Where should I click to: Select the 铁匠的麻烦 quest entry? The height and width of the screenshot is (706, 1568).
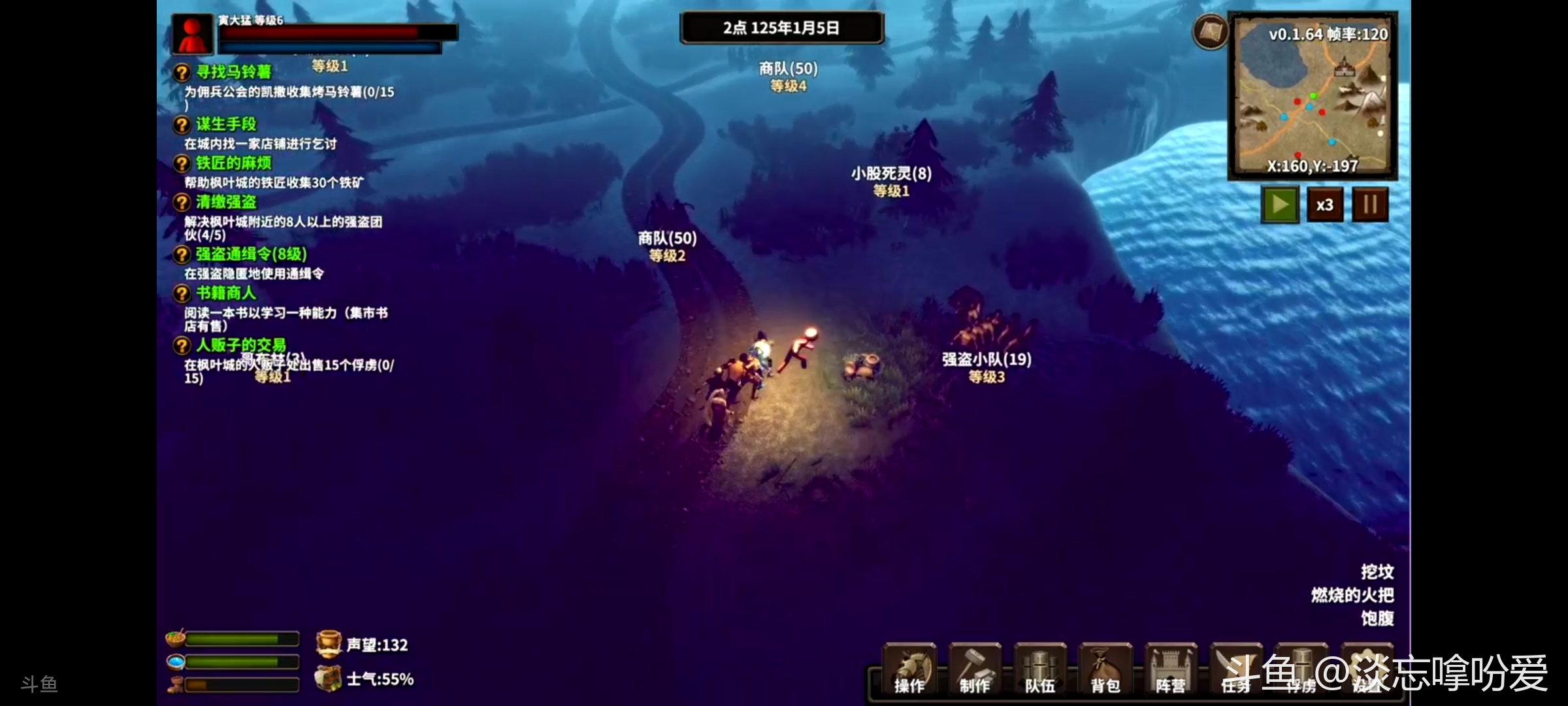coord(233,163)
